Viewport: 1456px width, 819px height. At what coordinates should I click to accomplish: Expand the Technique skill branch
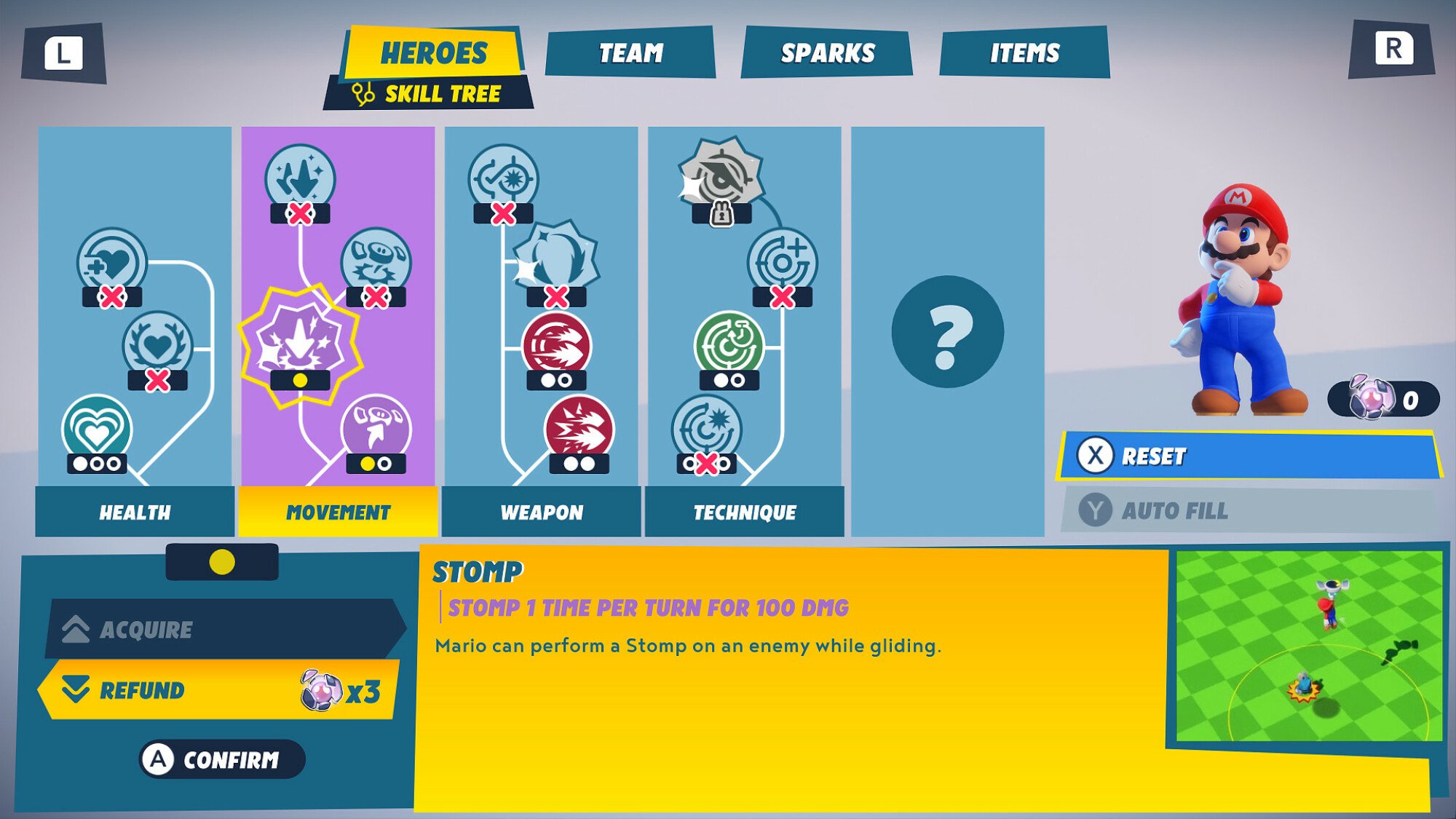tap(743, 513)
